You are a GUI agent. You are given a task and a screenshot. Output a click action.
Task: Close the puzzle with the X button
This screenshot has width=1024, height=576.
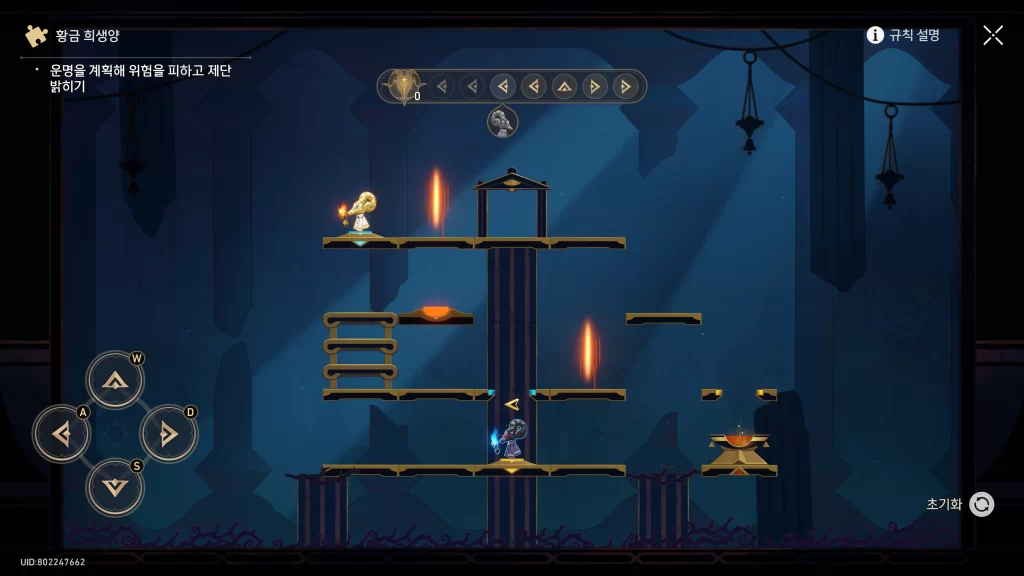(993, 35)
